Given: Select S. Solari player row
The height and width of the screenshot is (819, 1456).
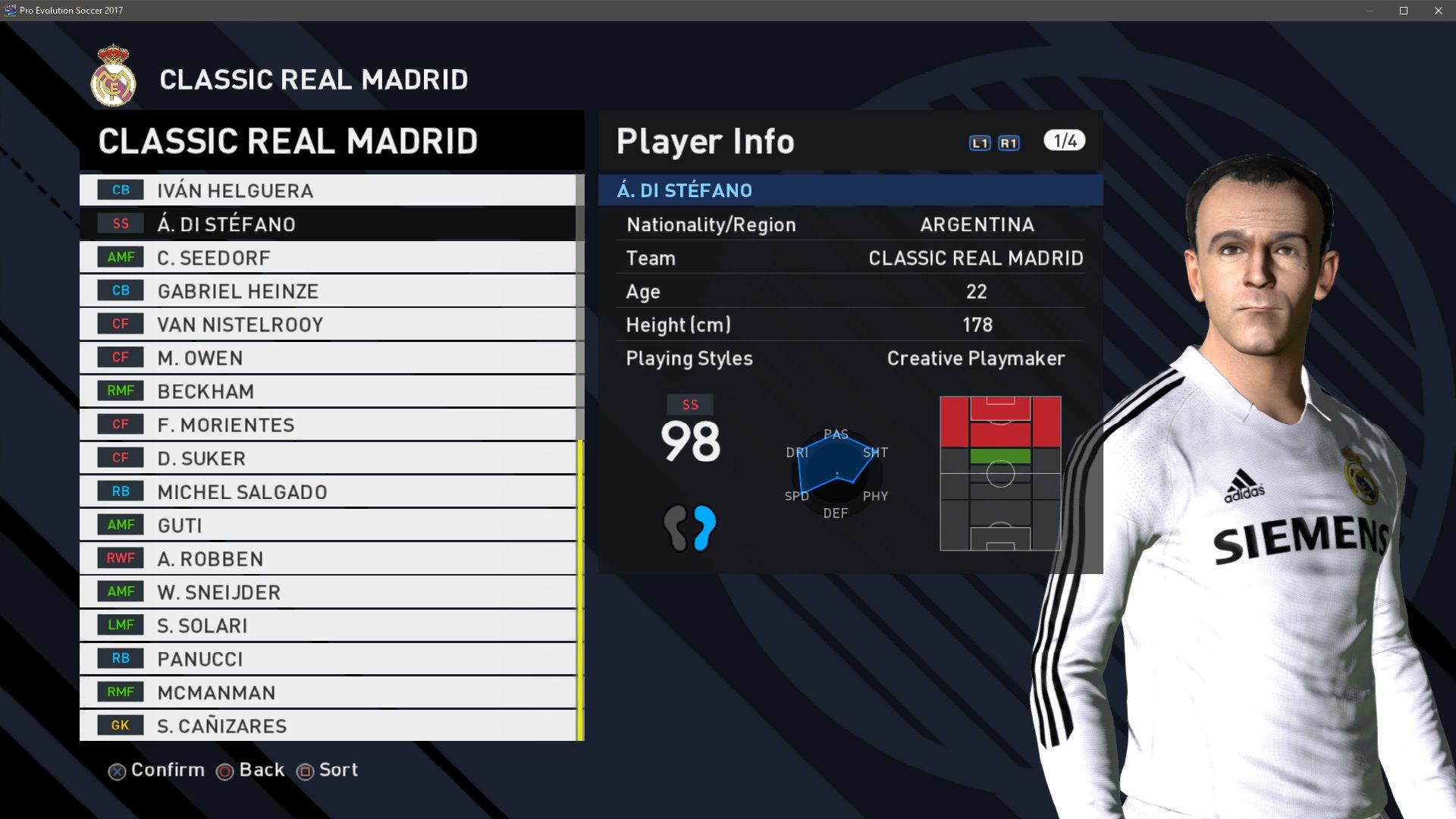Looking at the screenshot, I should coord(328,626).
